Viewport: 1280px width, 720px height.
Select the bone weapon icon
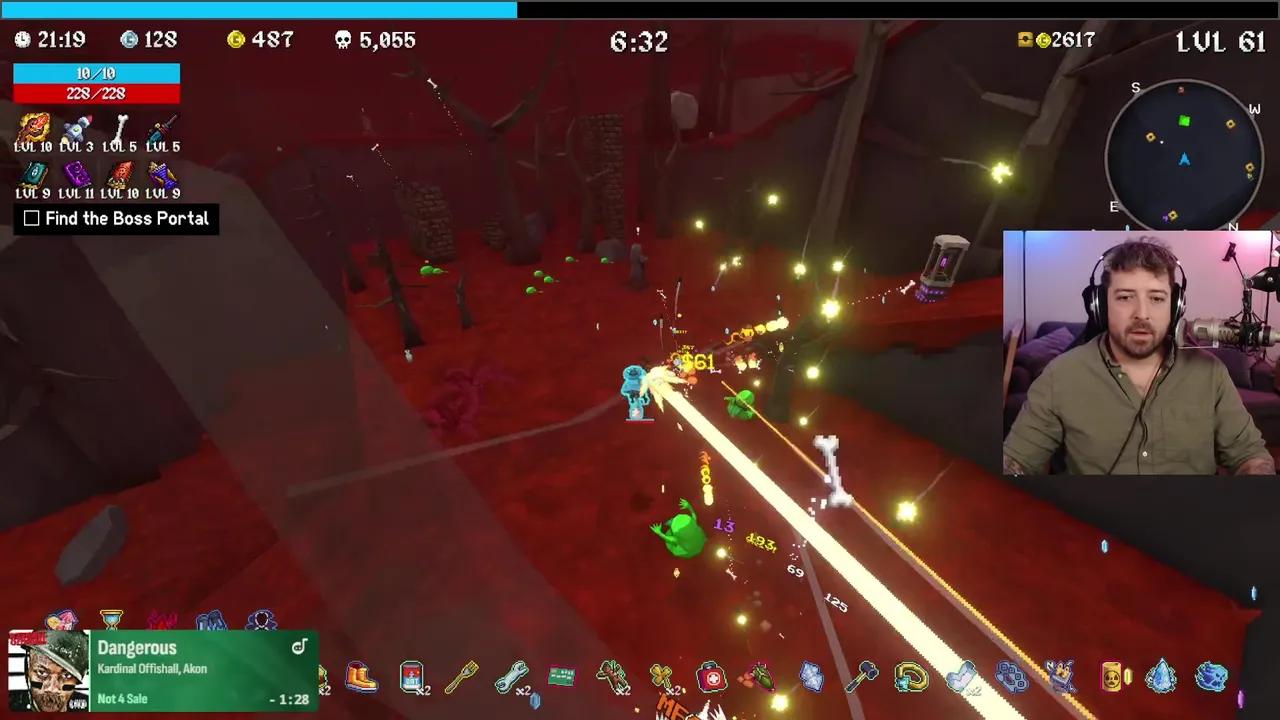[x=120, y=128]
